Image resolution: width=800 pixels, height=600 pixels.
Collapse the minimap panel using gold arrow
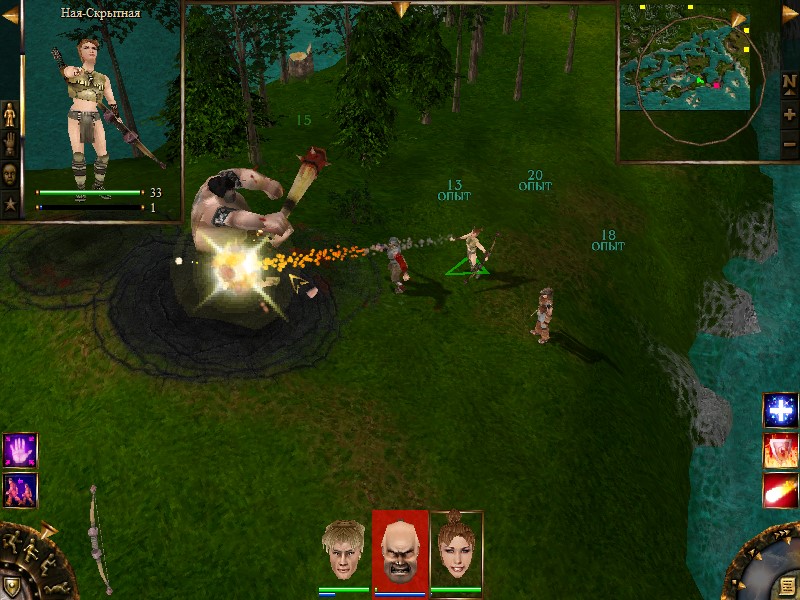pos(739,22)
